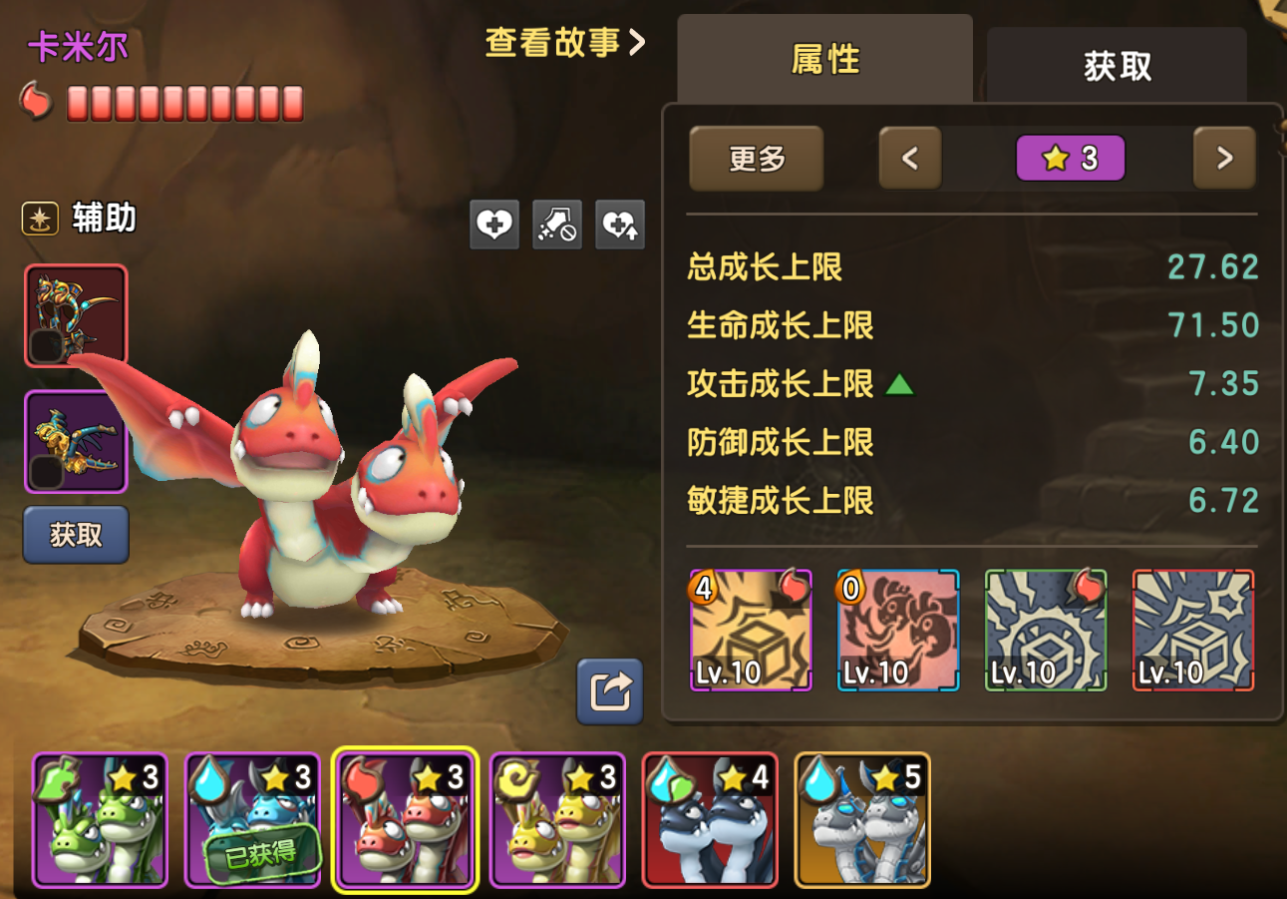View the twin dragon heads skill icon

pos(898,630)
